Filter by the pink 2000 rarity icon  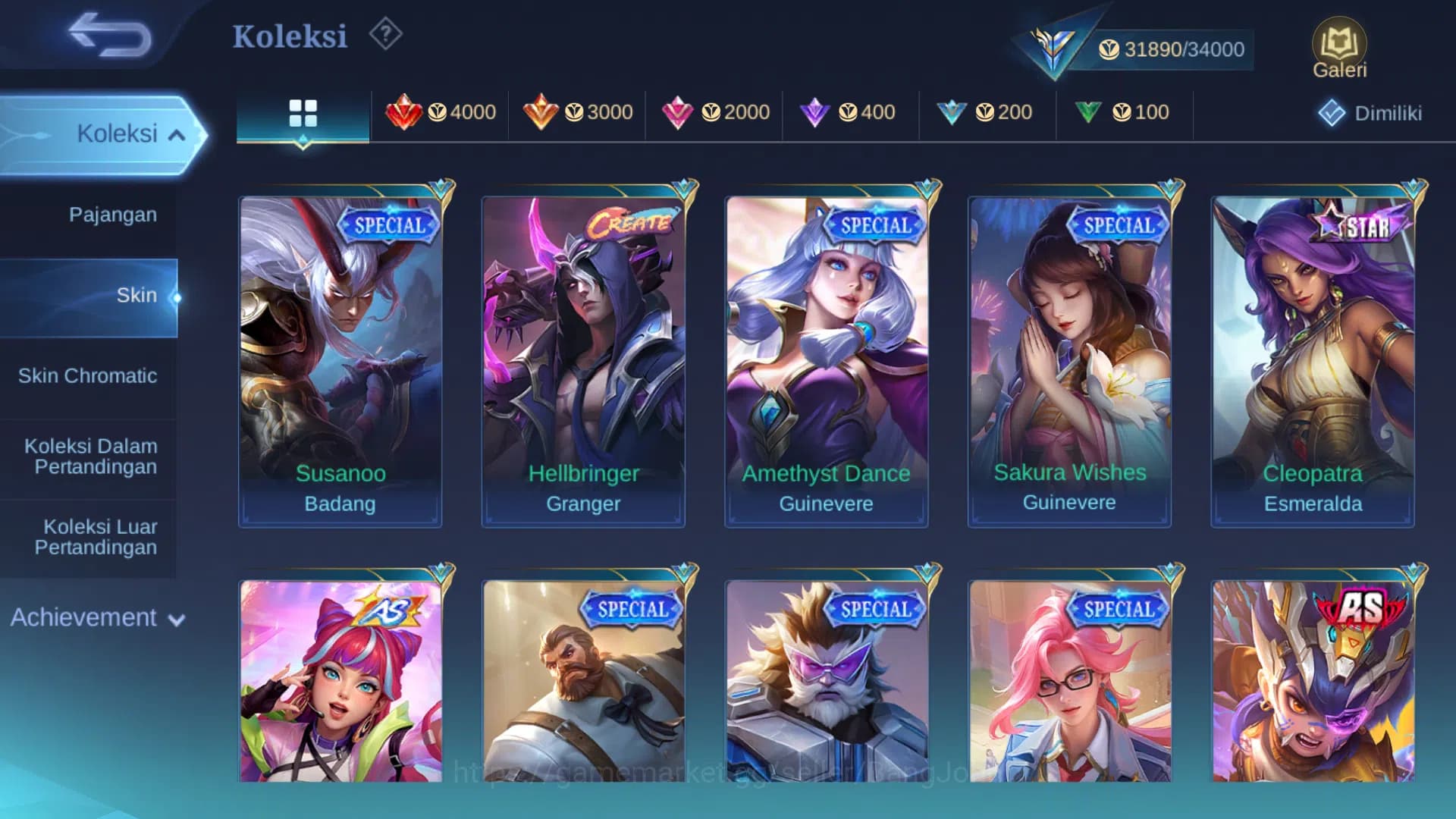(713, 112)
